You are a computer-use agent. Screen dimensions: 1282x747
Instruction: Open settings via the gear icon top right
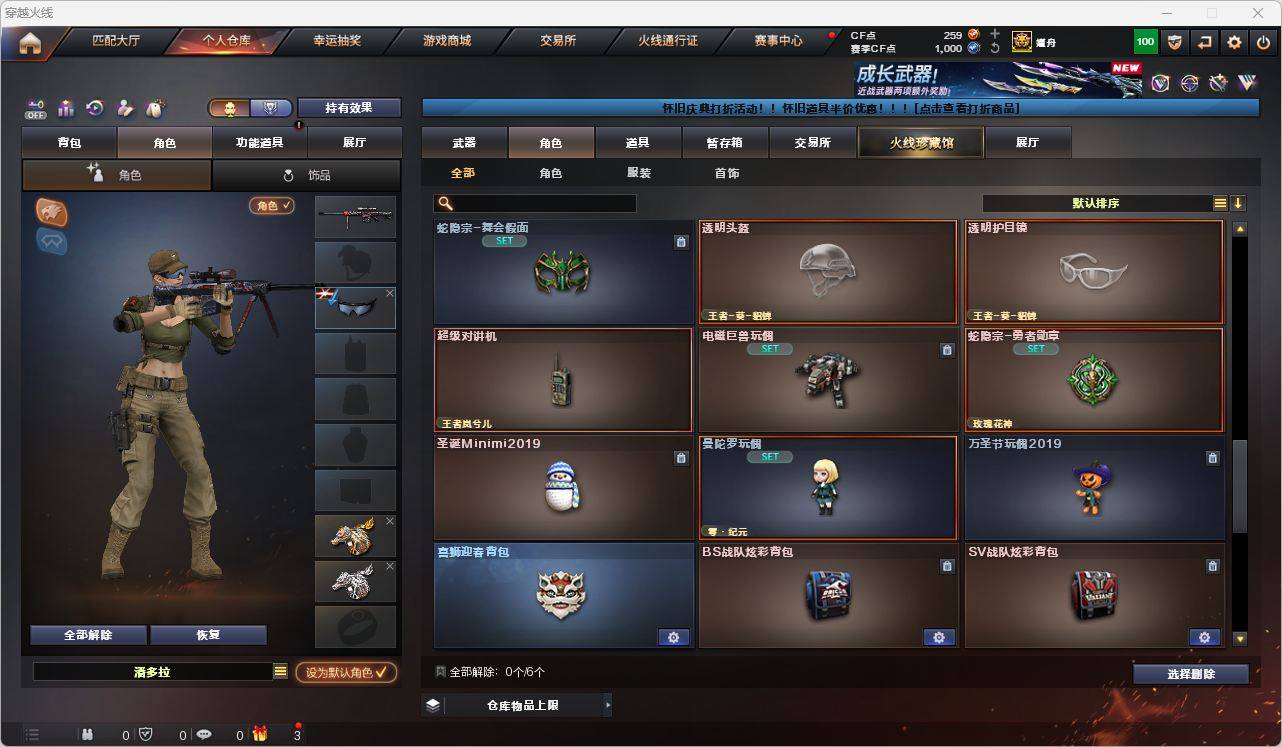tap(1233, 41)
